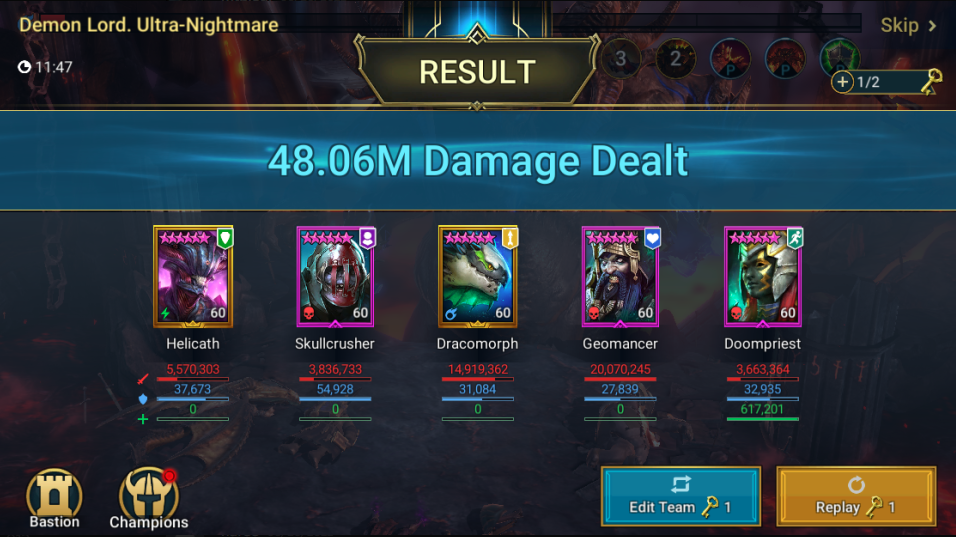This screenshot has height=537, width=956.
Task: Select Doompriest's champion portrait
Action: (x=762, y=277)
